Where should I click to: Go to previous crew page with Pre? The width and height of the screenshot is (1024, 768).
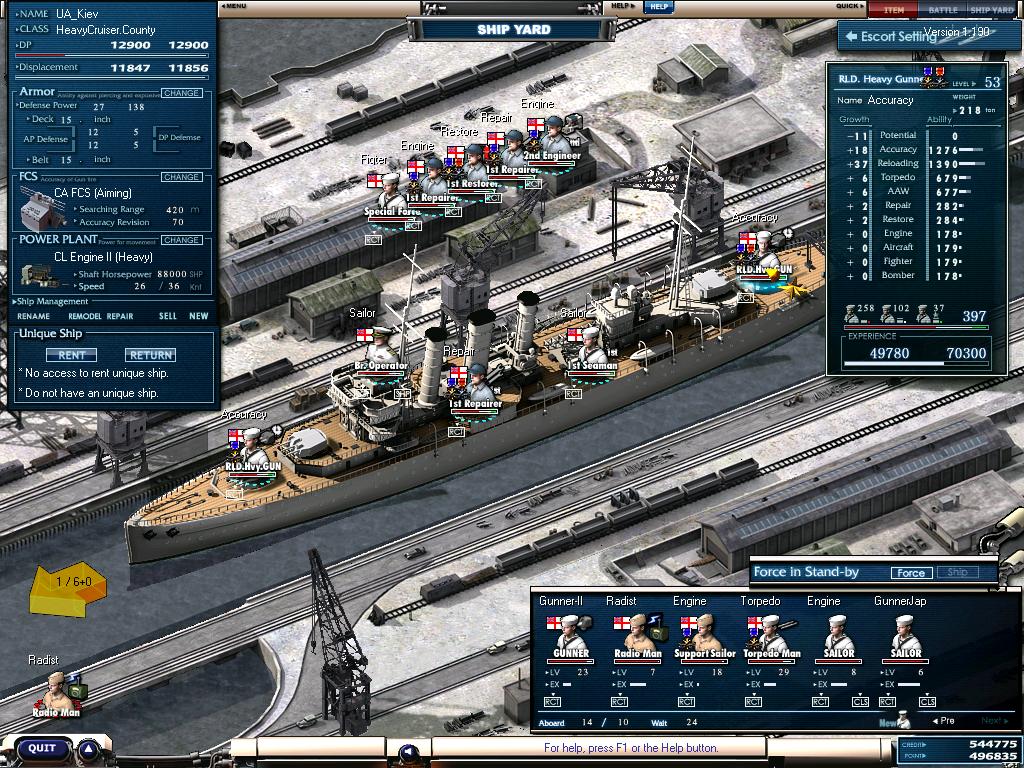[942, 721]
